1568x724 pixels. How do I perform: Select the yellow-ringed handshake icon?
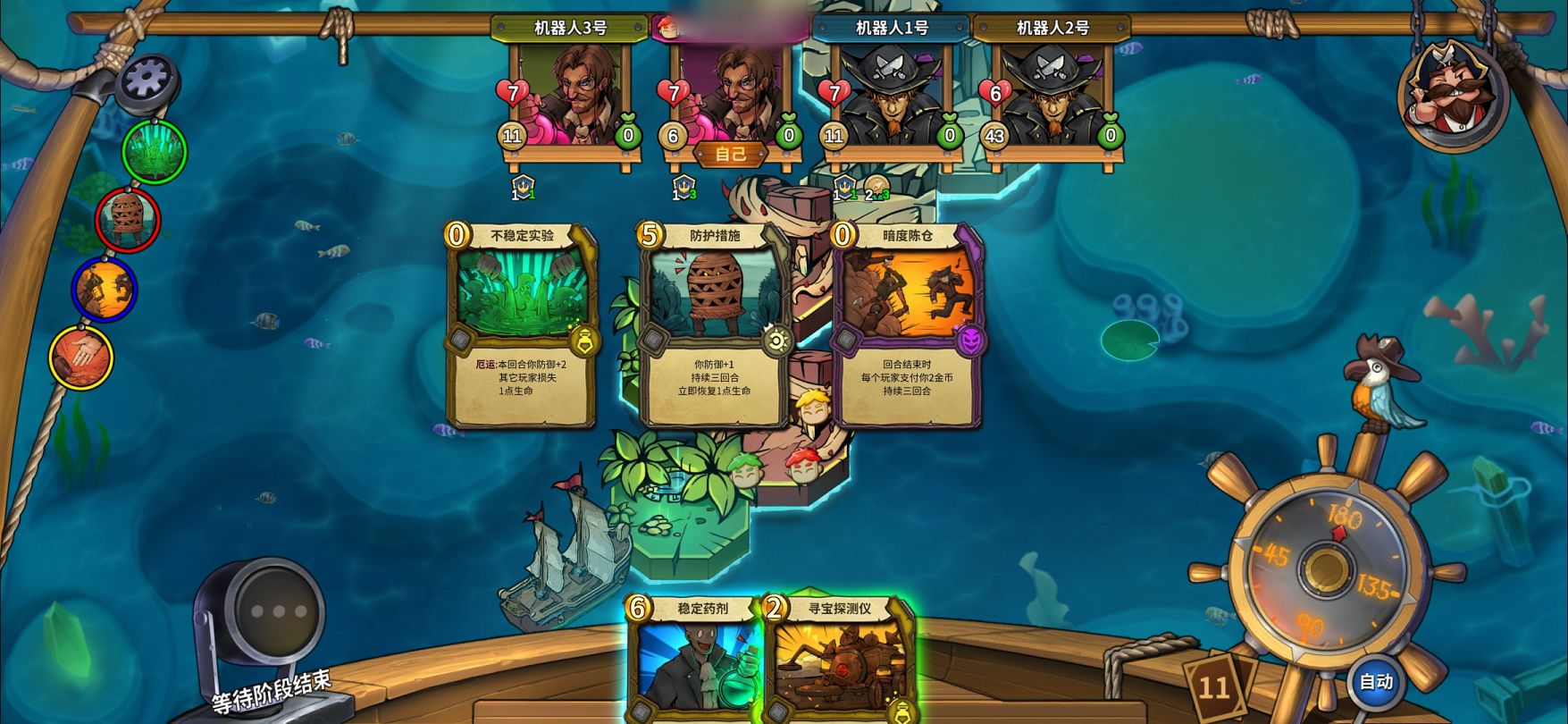click(80, 358)
